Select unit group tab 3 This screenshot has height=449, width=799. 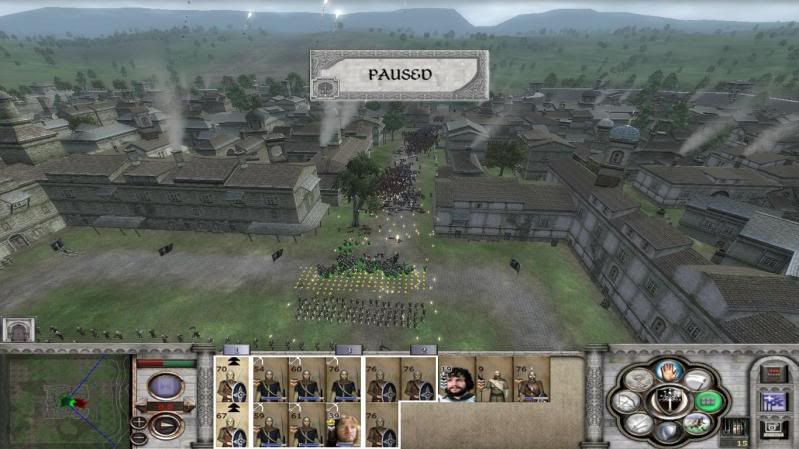348,350
